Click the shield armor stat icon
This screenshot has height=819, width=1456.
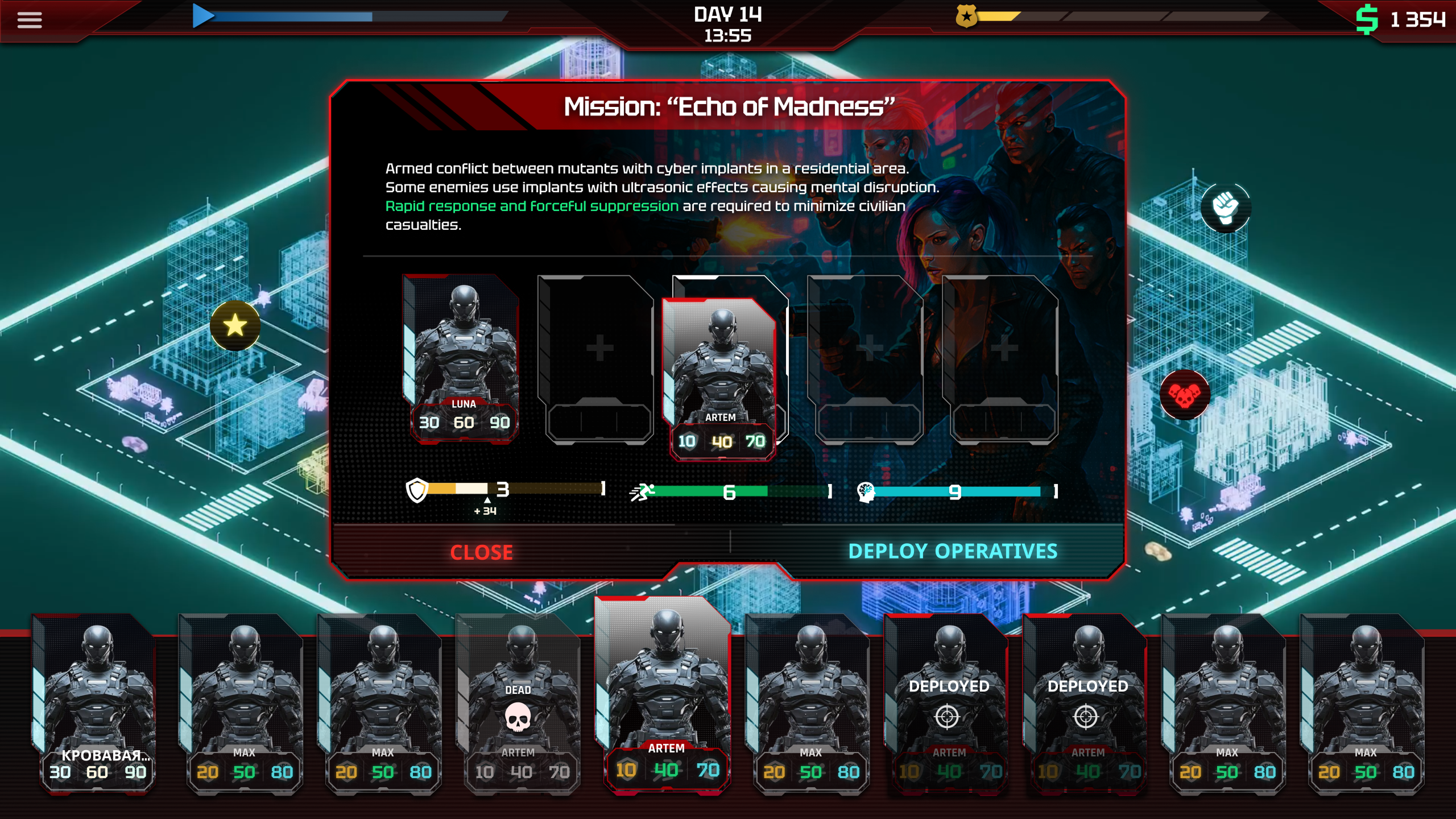click(416, 491)
